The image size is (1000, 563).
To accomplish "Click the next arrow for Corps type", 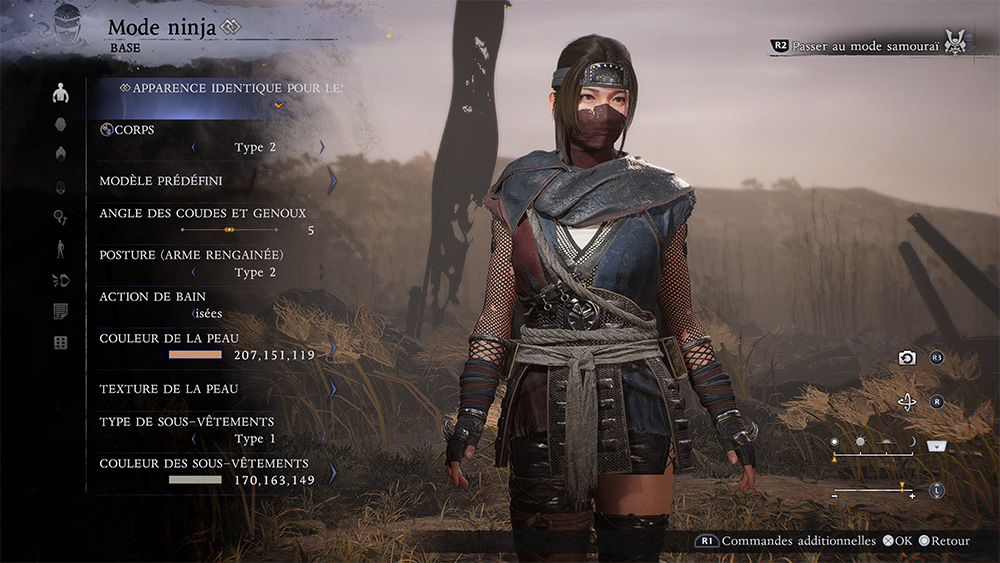I will [322, 147].
